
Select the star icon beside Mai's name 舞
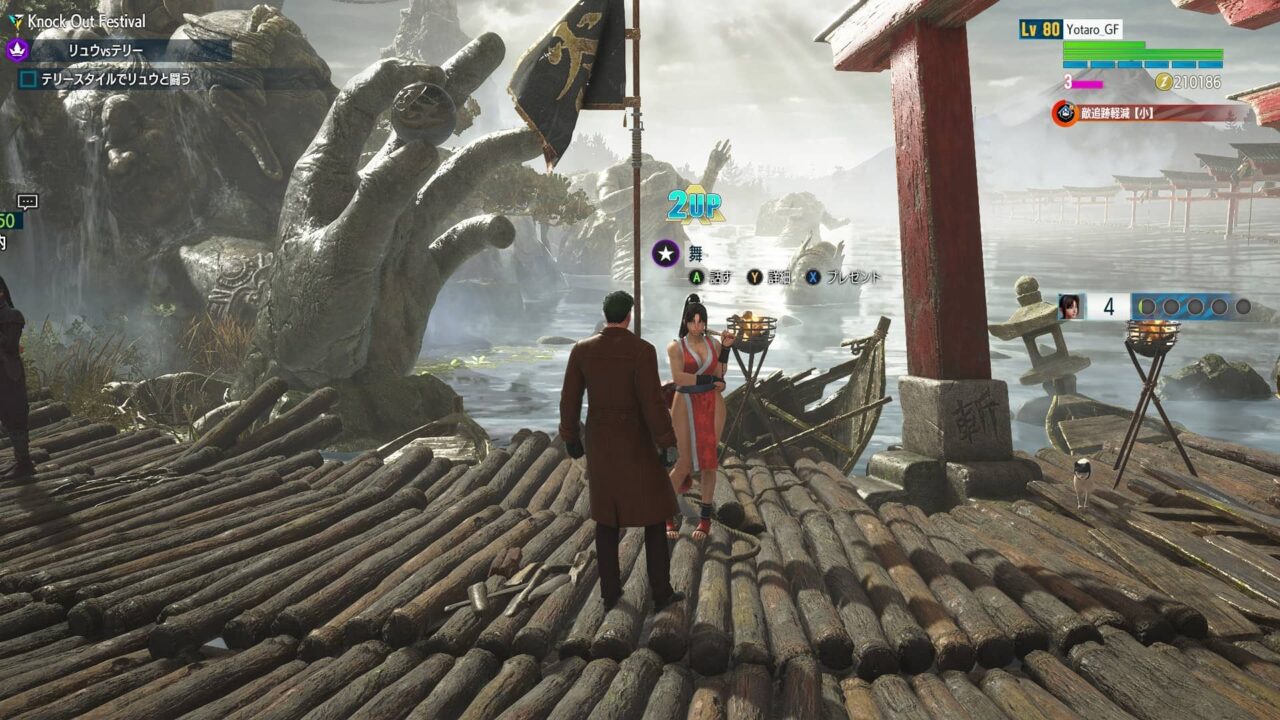(665, 252)
